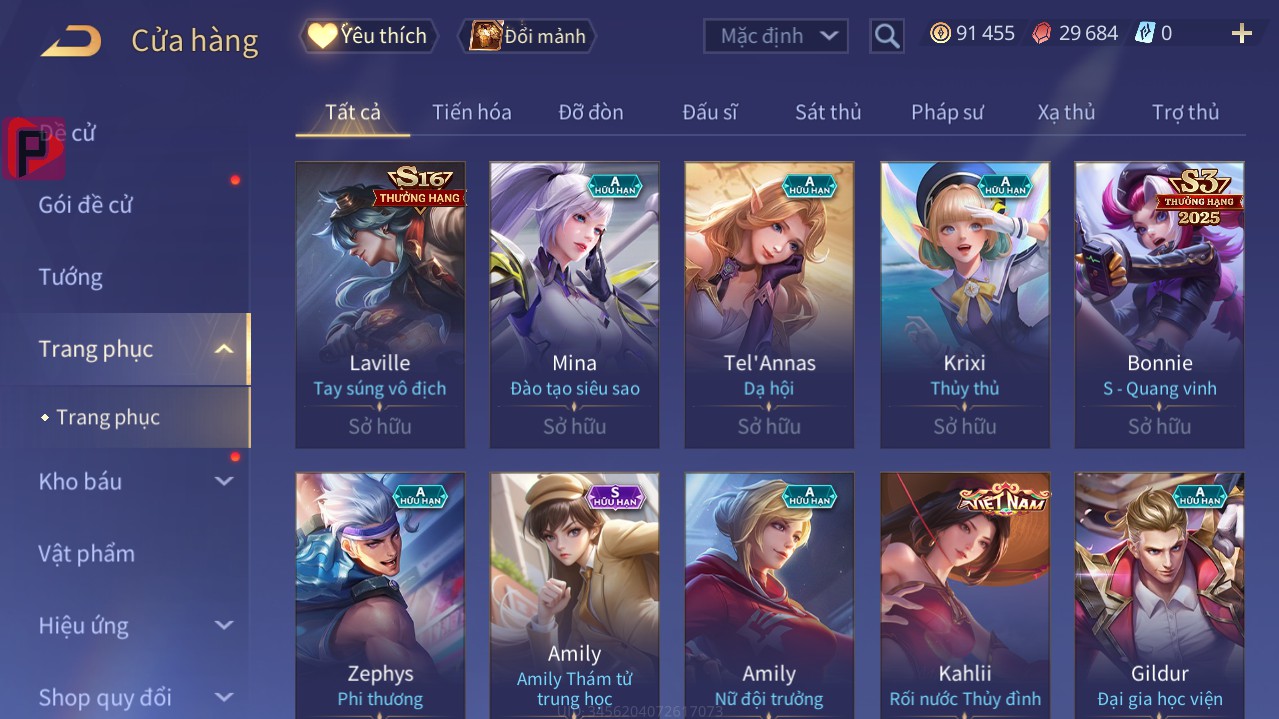This screenshot has height=719, width=1279.
Task: Switch to the Tiến hóa tab
Action: (x=471, y=112)
